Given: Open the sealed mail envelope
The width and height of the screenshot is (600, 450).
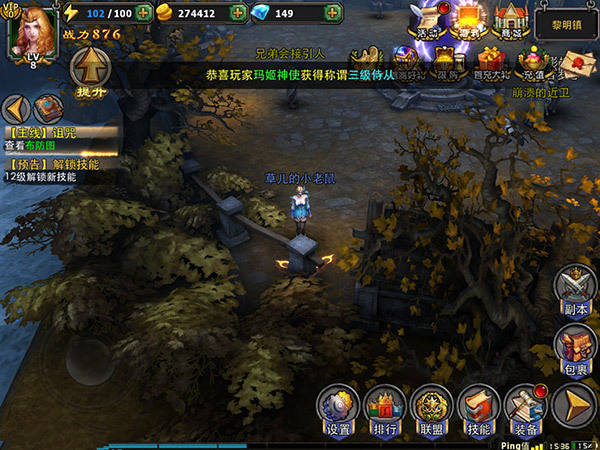Looking at the screenshot, I should pyautogui.click(x=575, y=62).
